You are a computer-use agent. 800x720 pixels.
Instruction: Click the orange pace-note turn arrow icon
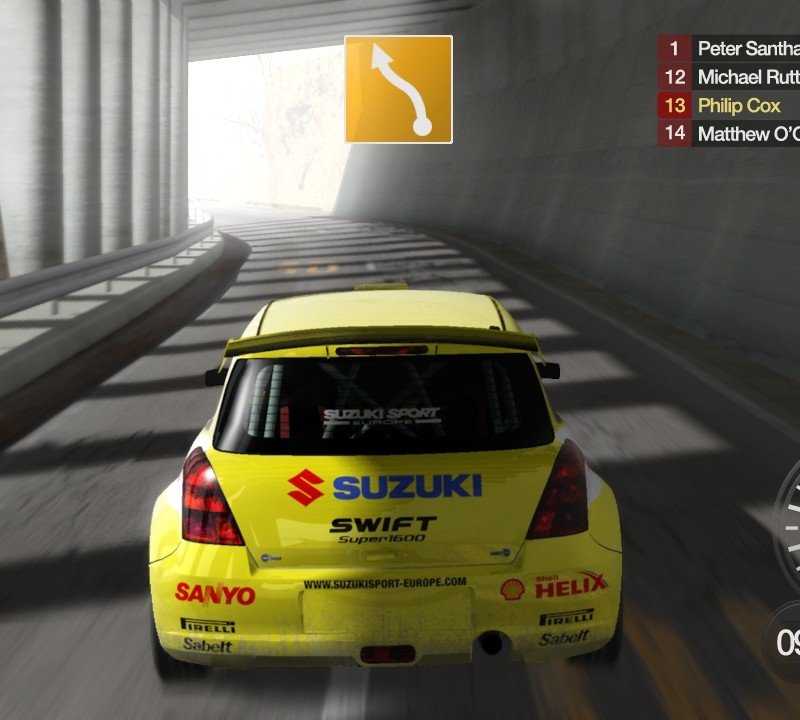pyautogui.click(x=398, y=89)
